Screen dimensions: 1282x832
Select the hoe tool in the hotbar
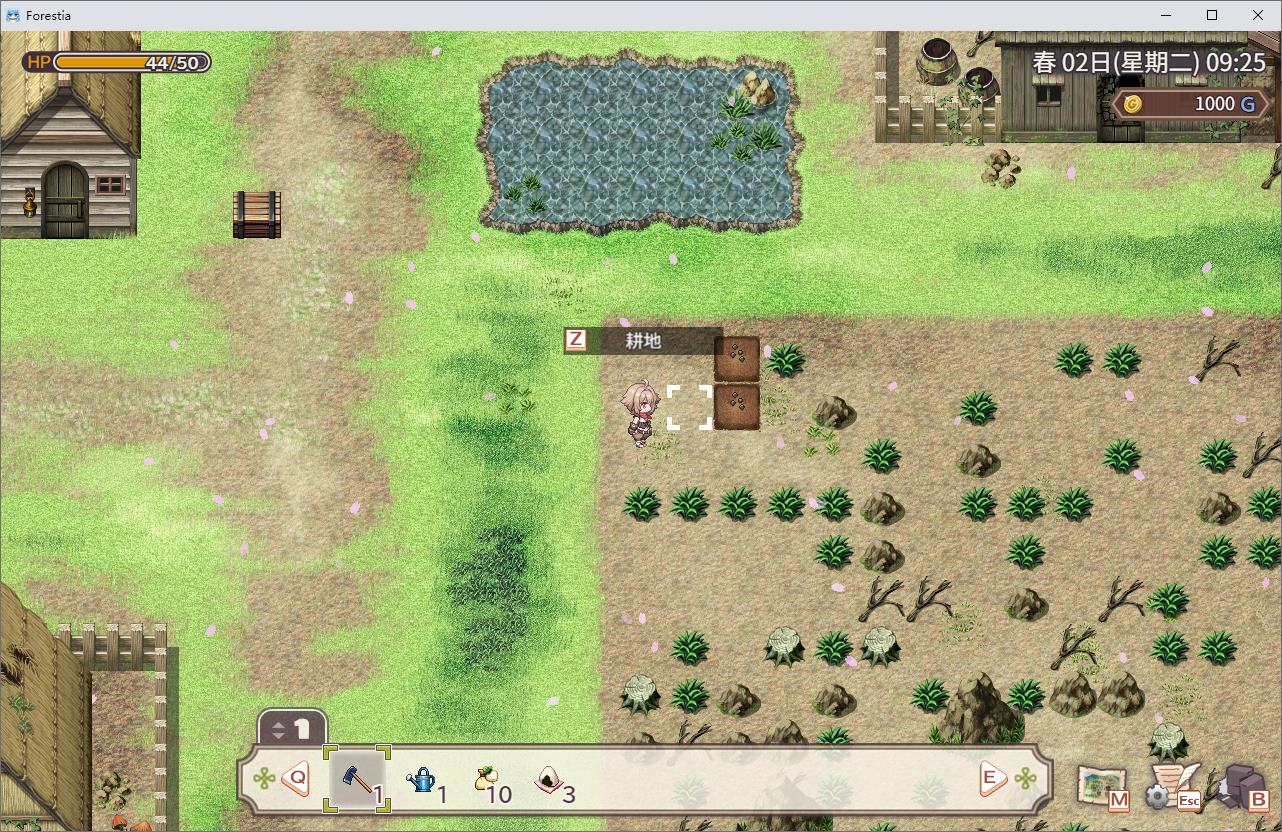click(x=354, y=779)
